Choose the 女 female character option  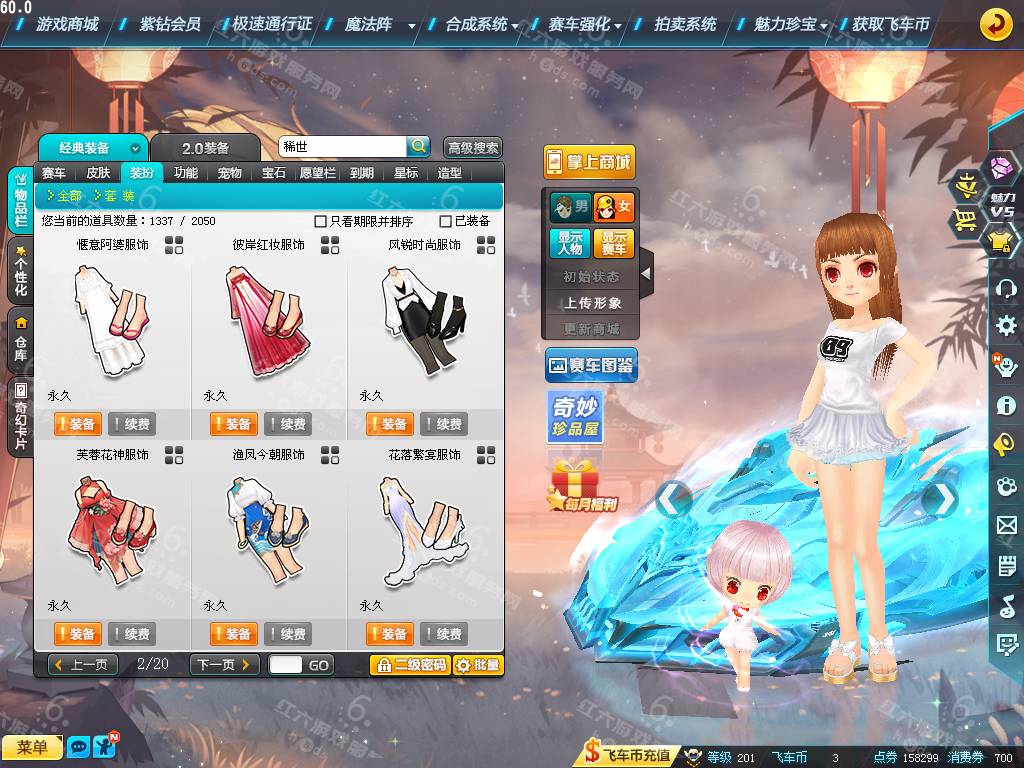pyautogui.click(x=614, y=208)
